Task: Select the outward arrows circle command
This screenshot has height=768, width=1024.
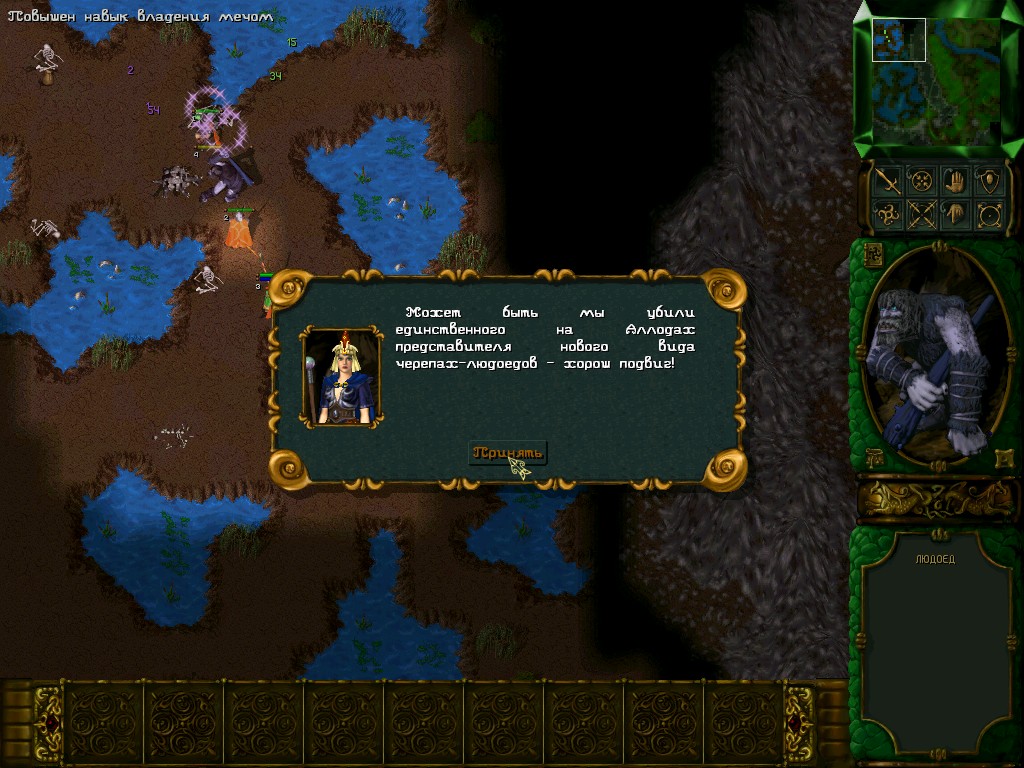Action: click(988, 214)
